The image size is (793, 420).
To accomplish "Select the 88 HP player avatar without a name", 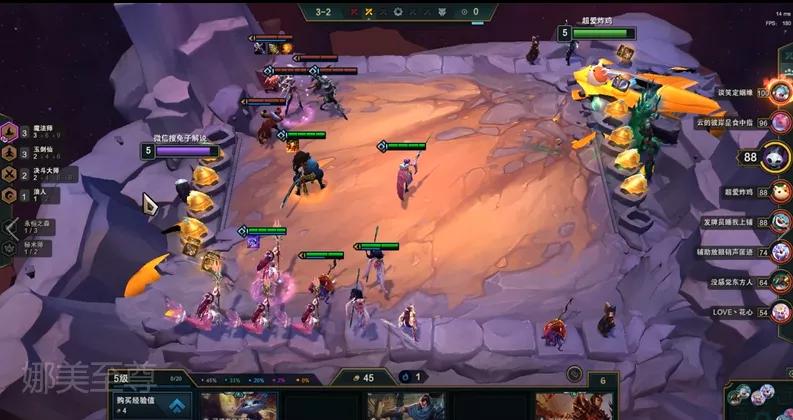I will (x=778, y=157).
